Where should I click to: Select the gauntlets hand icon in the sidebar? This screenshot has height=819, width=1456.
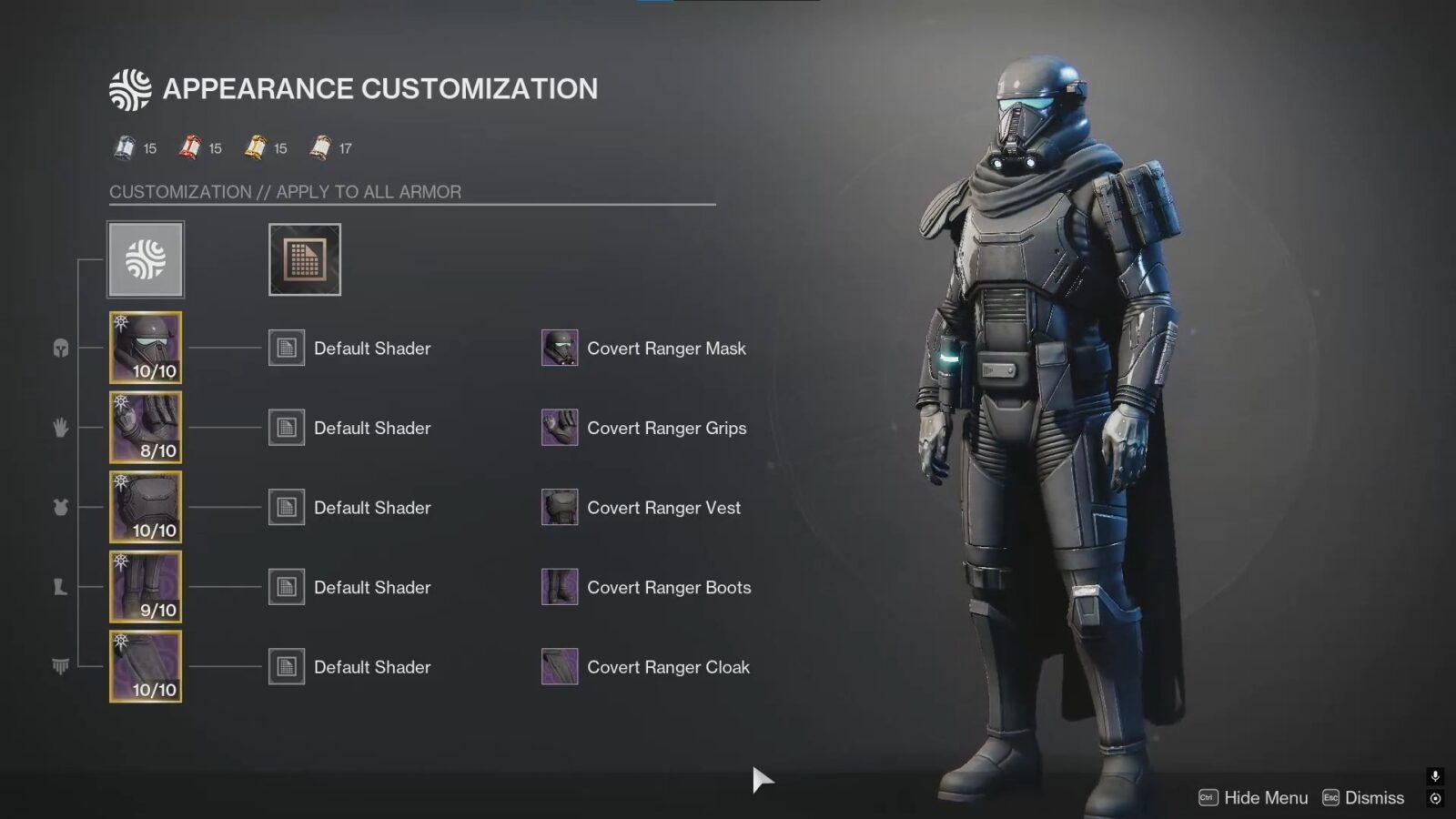(59, 428)
